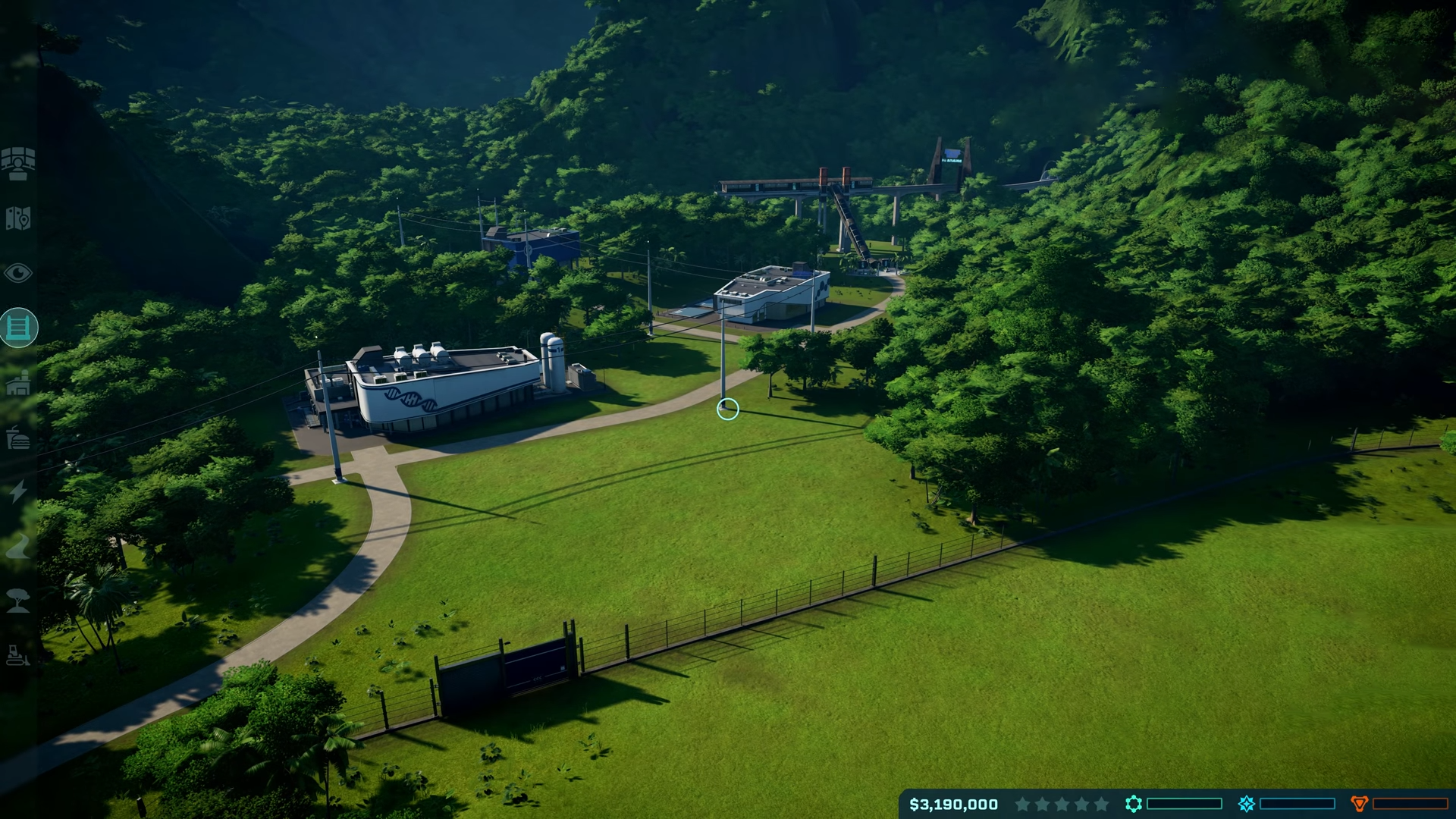Screen dimensions: 1456x819
Task: Open the island map view
Action: pos(18,218)
